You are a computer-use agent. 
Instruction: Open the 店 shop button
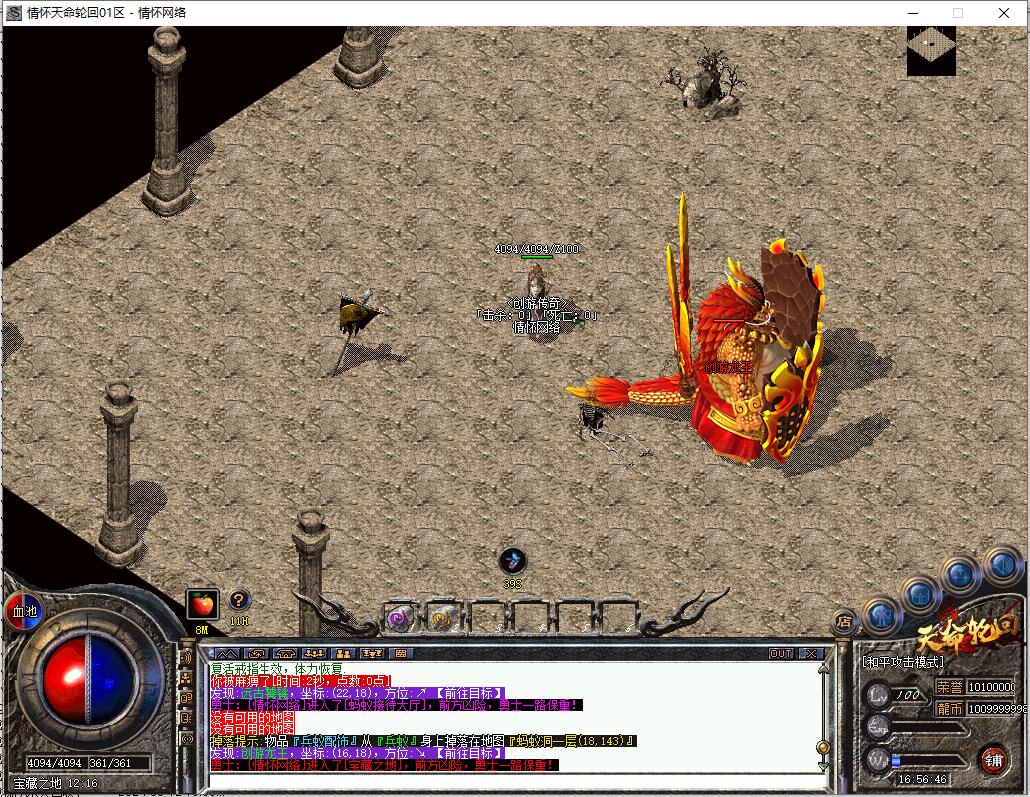(845, 622)
